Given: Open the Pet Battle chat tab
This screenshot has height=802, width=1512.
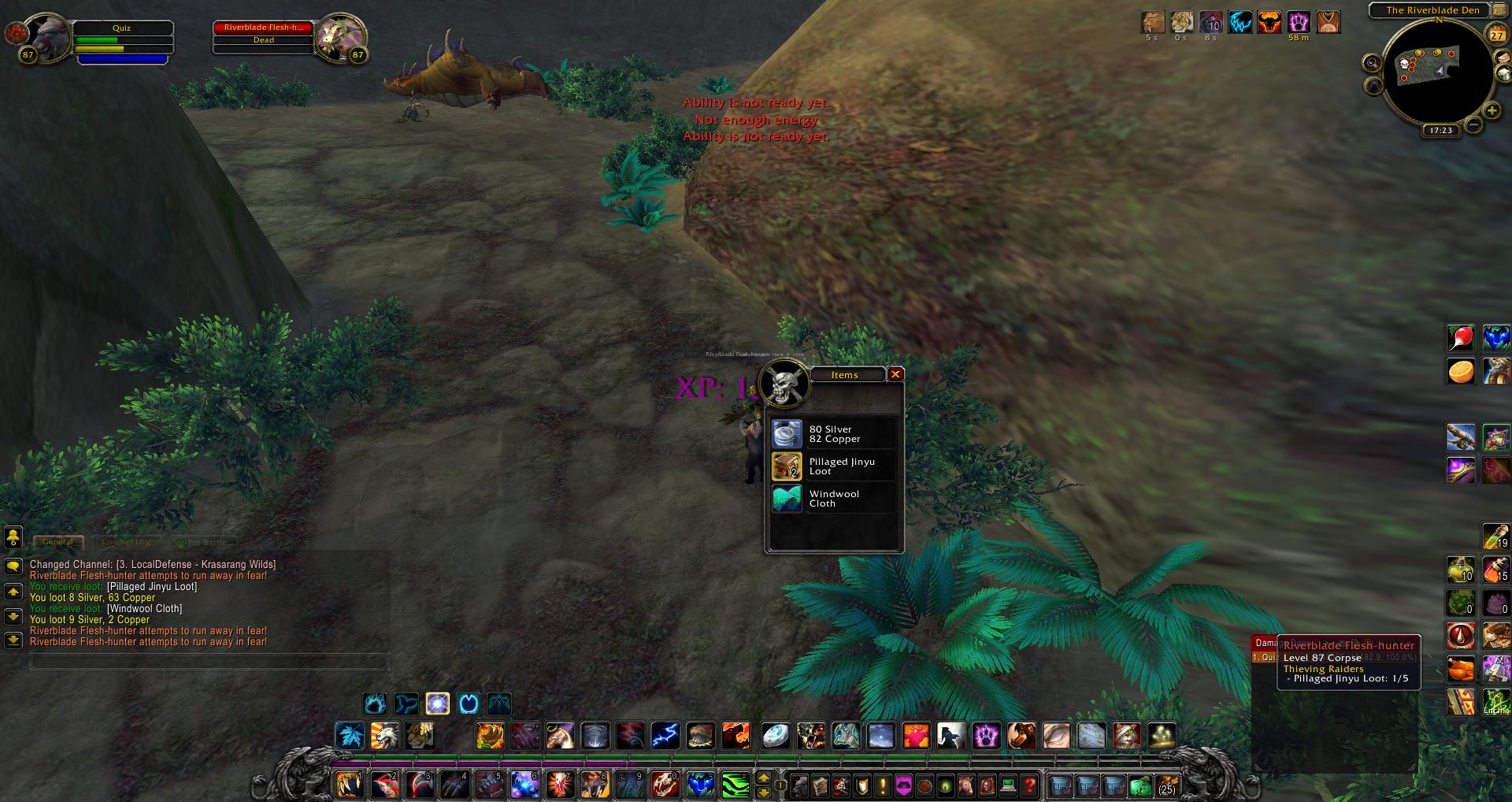Looking at the screenshot, I should pyautogui.click(x=205, y=542).
